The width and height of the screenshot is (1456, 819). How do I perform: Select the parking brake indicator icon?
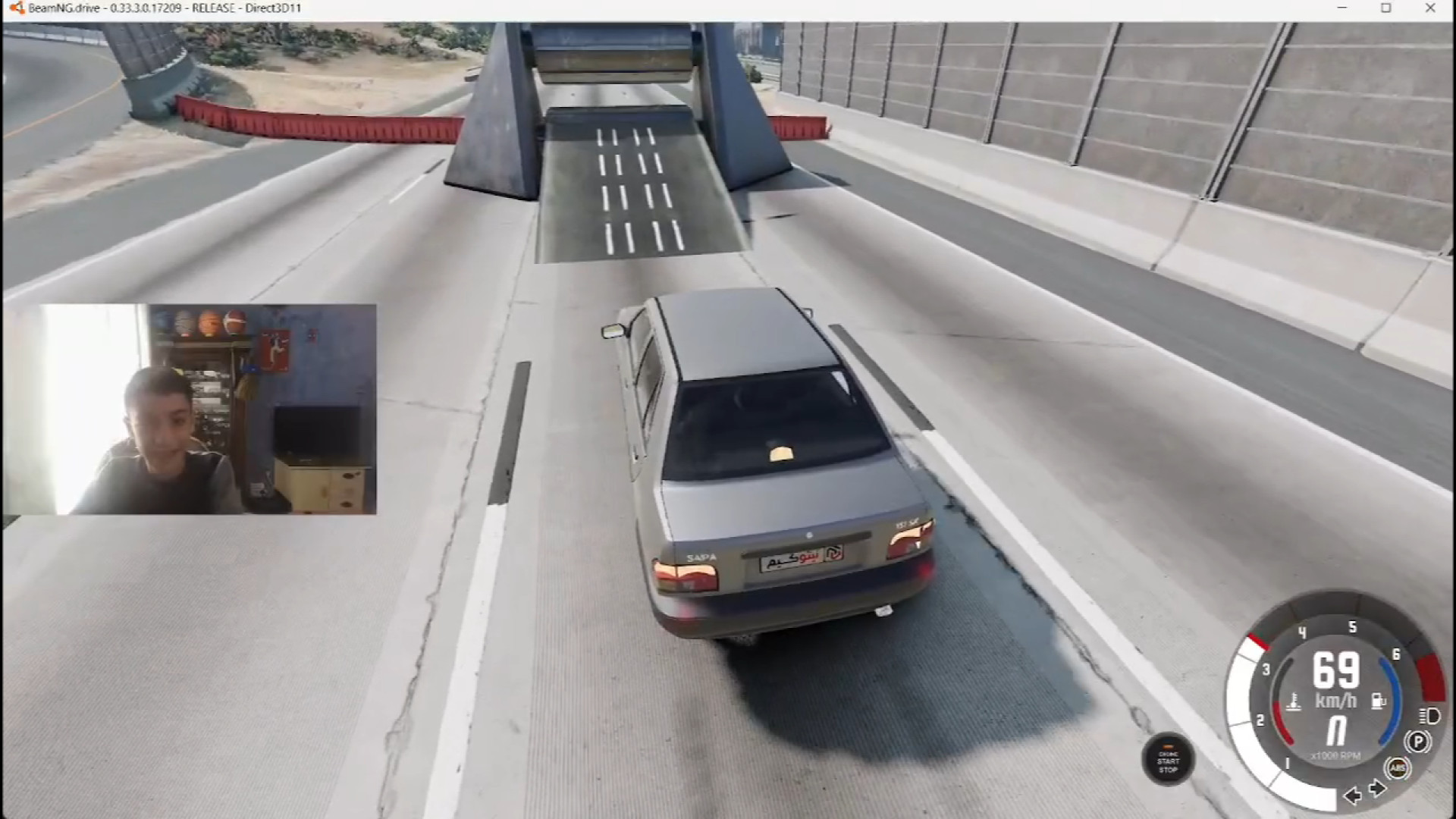coord(1417,741)
